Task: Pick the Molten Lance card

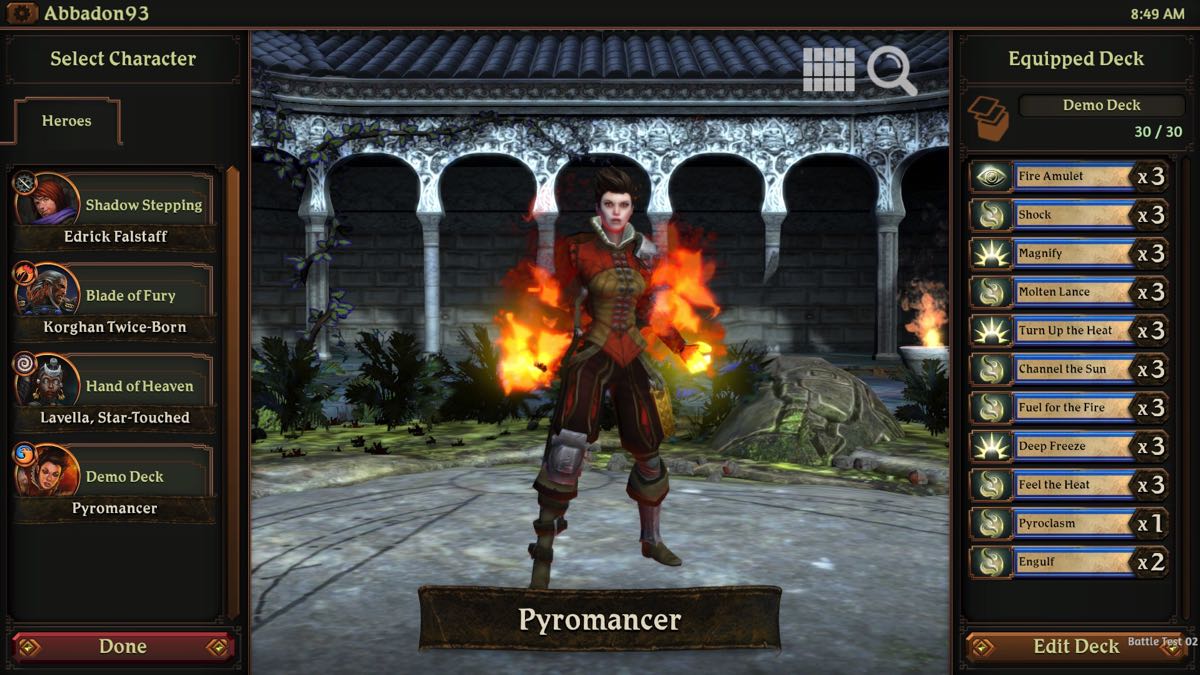Action: (1070, 292)
